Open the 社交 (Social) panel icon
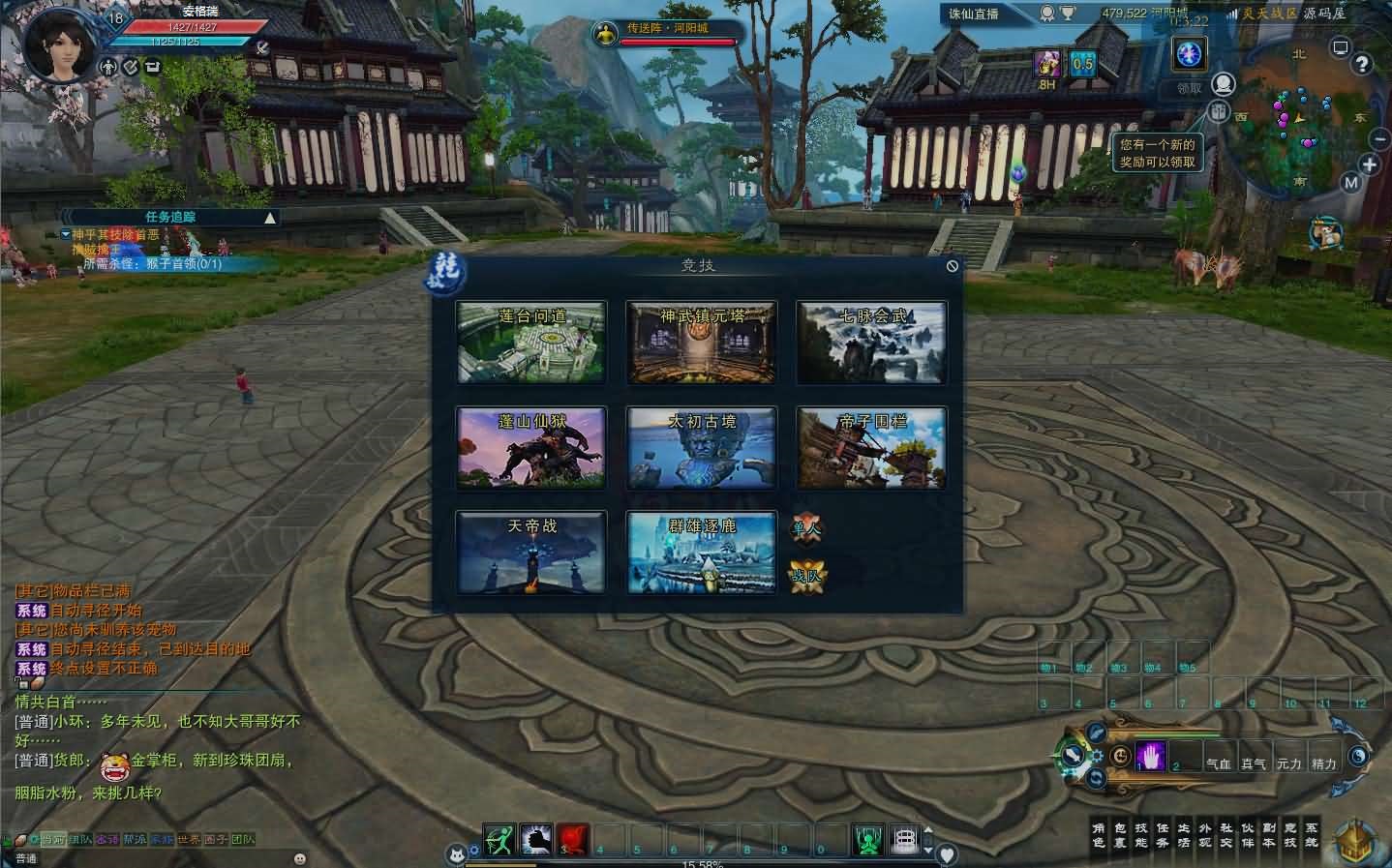The height and width of the screenshot is (868, 1392). [1228, 838]
